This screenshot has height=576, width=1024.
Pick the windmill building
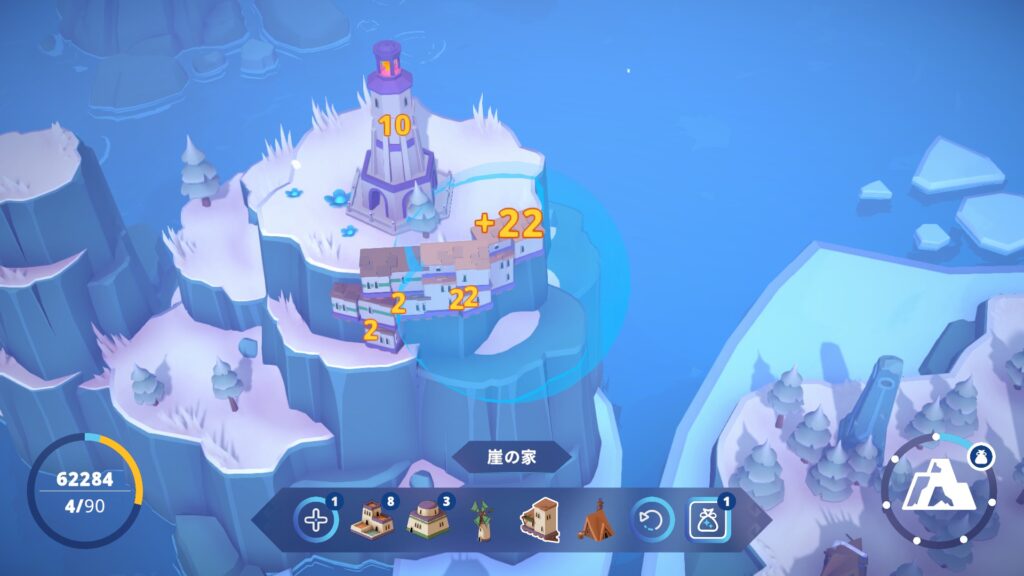click(x=484, y=520)
